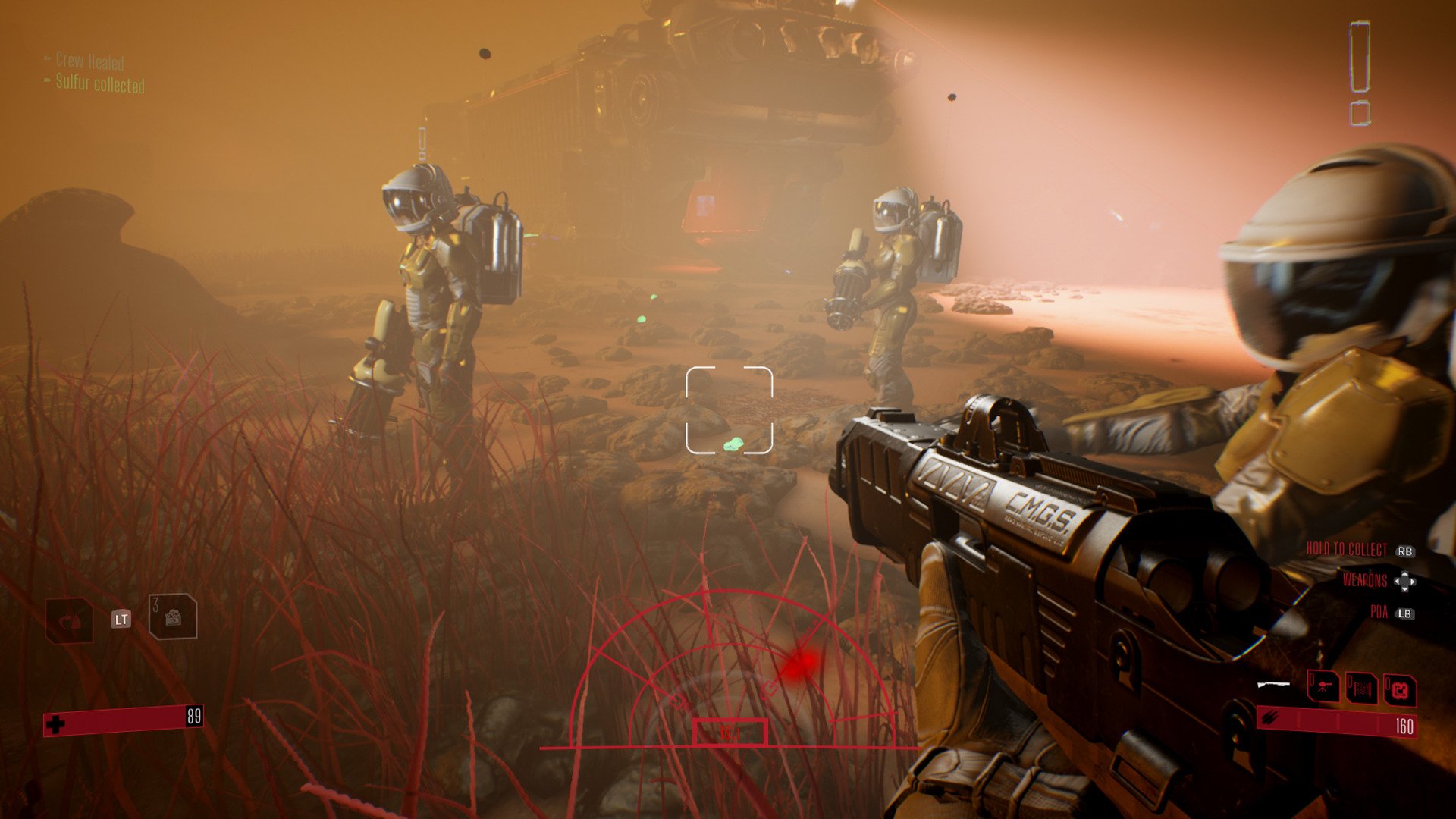Click the WEAPONS label in the bottom-right HUD
1456x819 pixels.
pos(1365,580)
